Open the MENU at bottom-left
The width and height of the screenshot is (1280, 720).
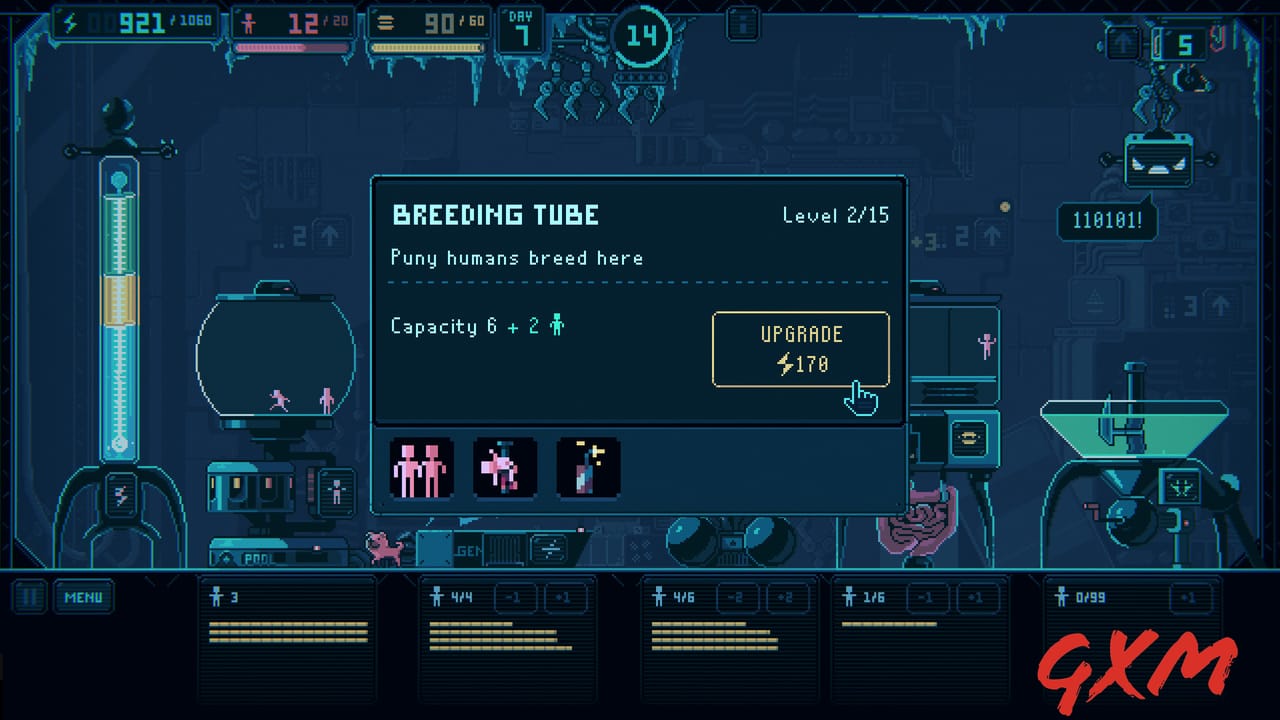[x=83, y=597]
